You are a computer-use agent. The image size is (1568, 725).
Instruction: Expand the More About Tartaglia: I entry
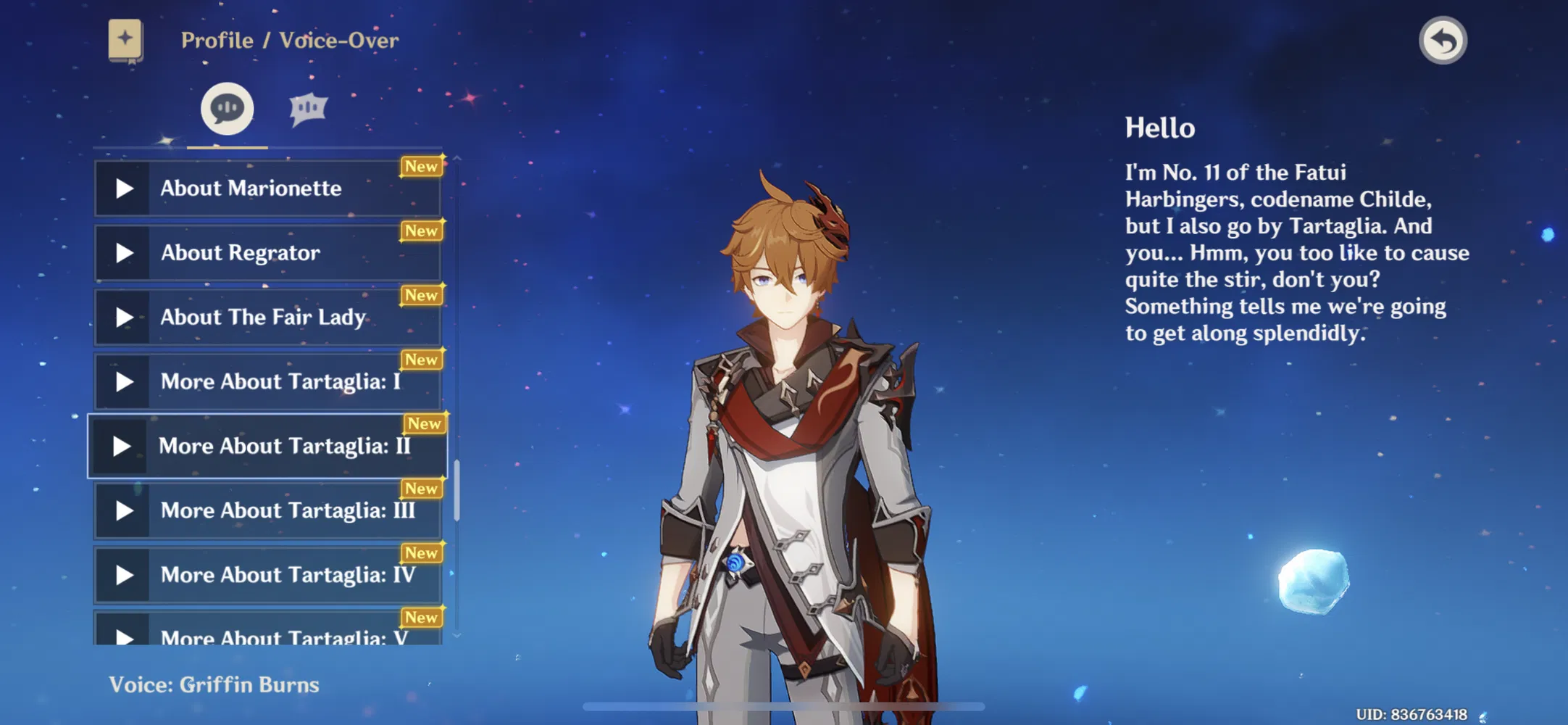(x=268, y=381)
